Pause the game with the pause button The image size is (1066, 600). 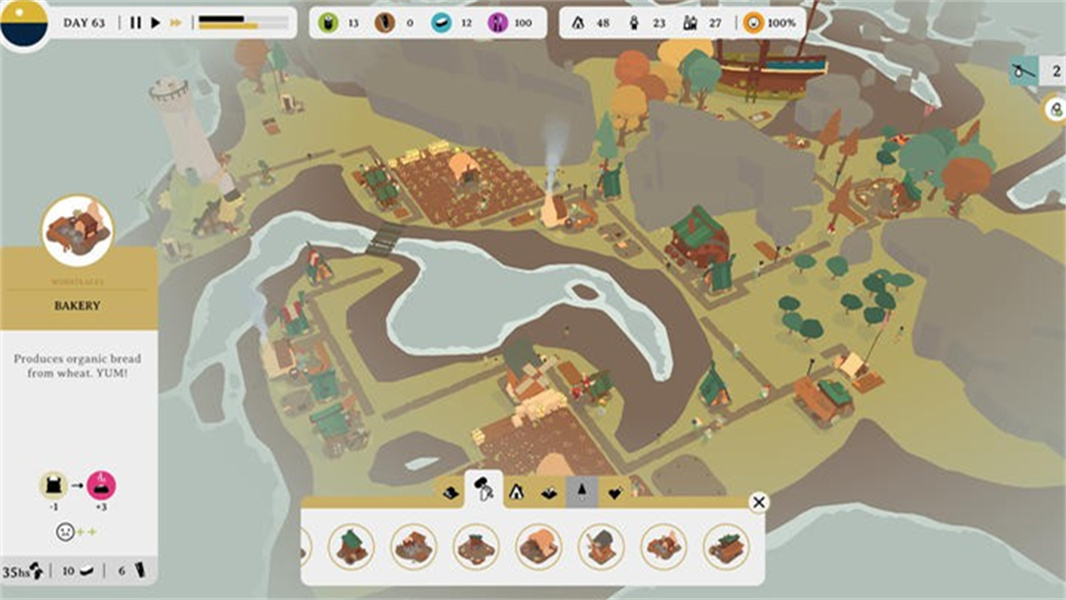[x=136, y=22]
